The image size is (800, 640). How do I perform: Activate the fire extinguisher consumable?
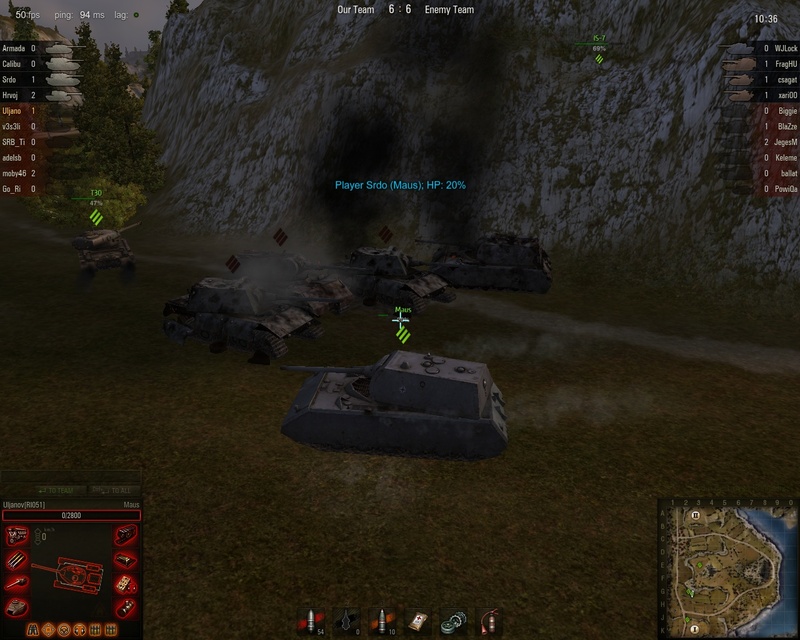pos(488,621)
